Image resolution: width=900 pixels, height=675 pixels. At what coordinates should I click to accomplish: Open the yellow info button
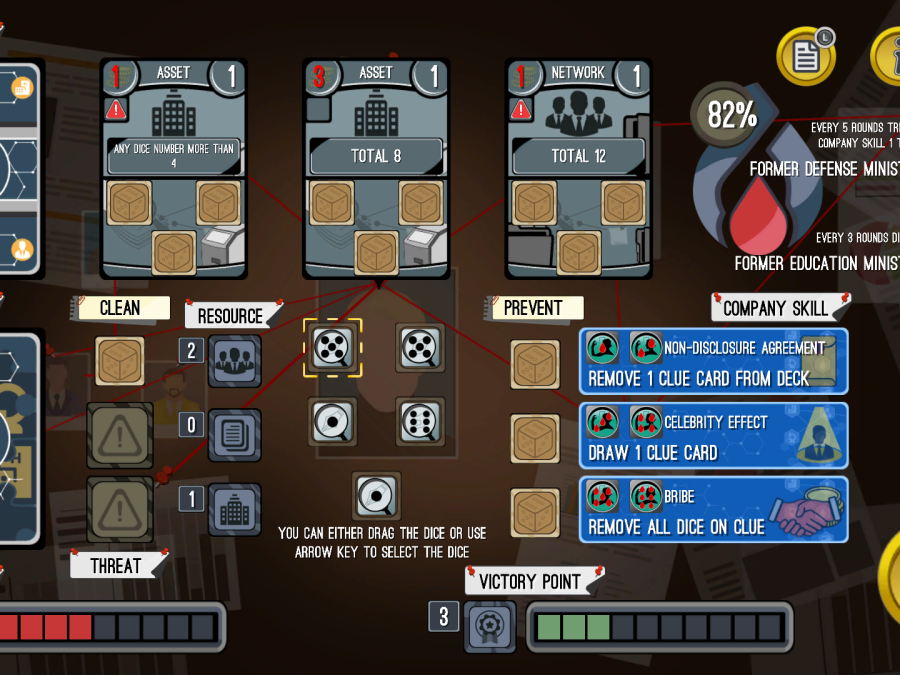887,55
